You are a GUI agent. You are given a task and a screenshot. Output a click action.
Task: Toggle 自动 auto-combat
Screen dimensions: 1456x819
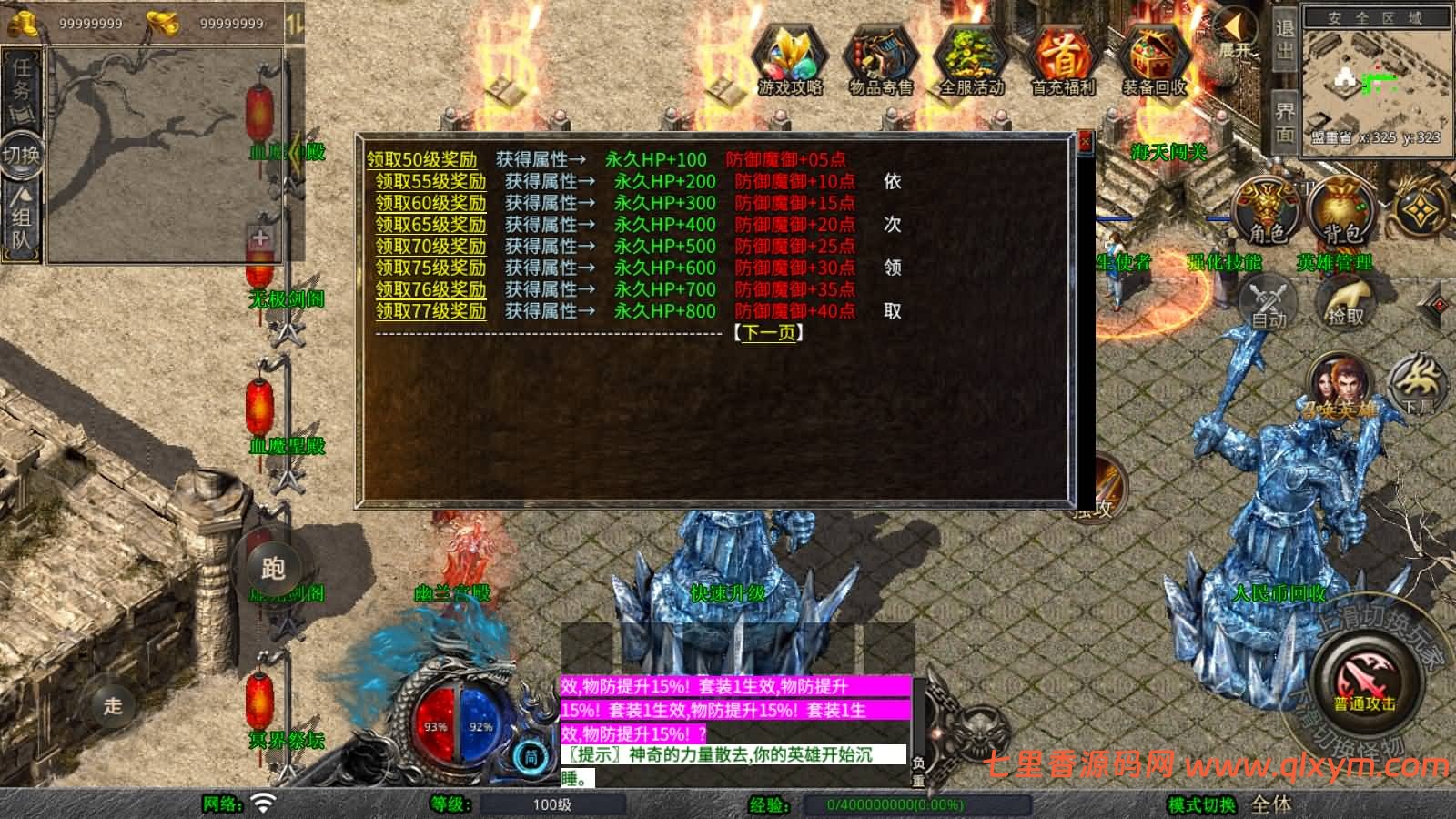point(1269,304)
